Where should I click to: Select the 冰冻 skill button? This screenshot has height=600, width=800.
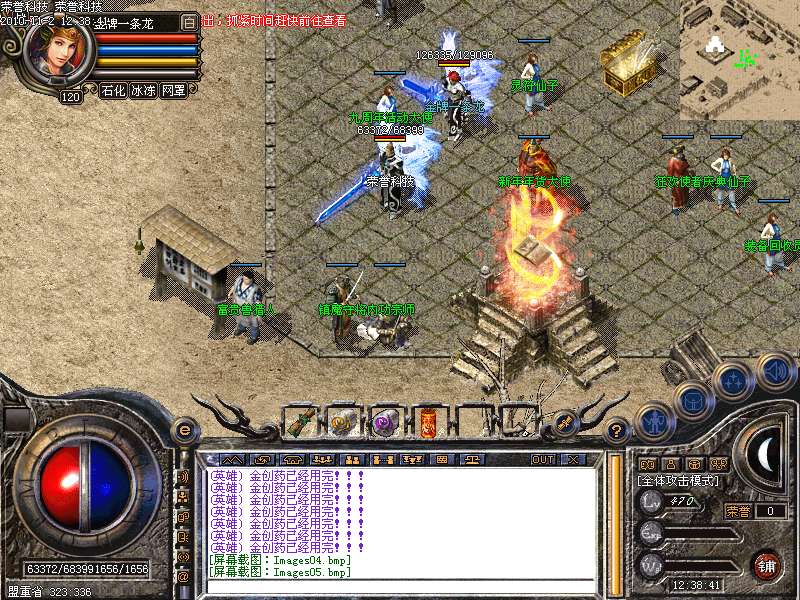(143, 91)
